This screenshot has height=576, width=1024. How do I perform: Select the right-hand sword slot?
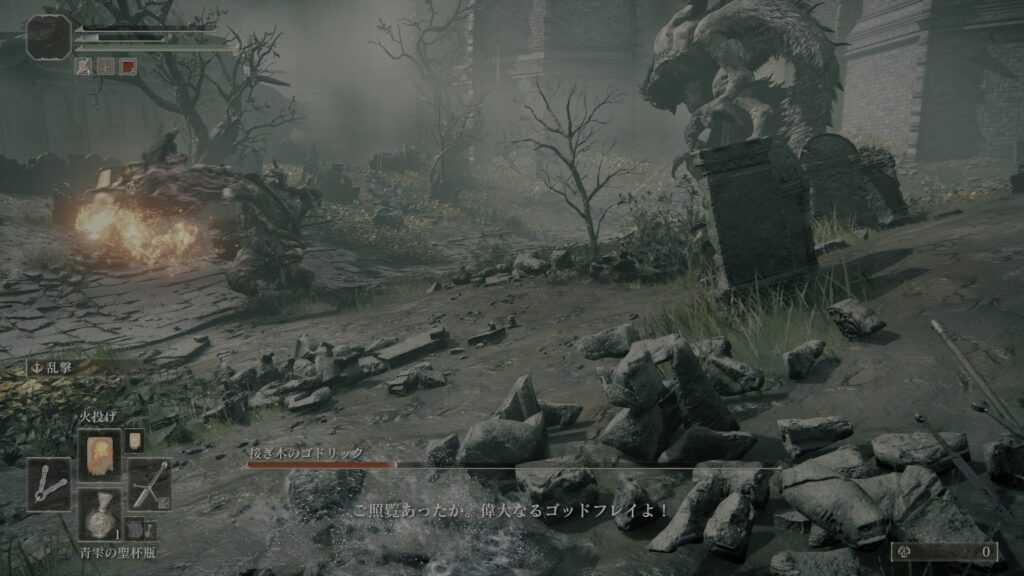coord(149,484)
